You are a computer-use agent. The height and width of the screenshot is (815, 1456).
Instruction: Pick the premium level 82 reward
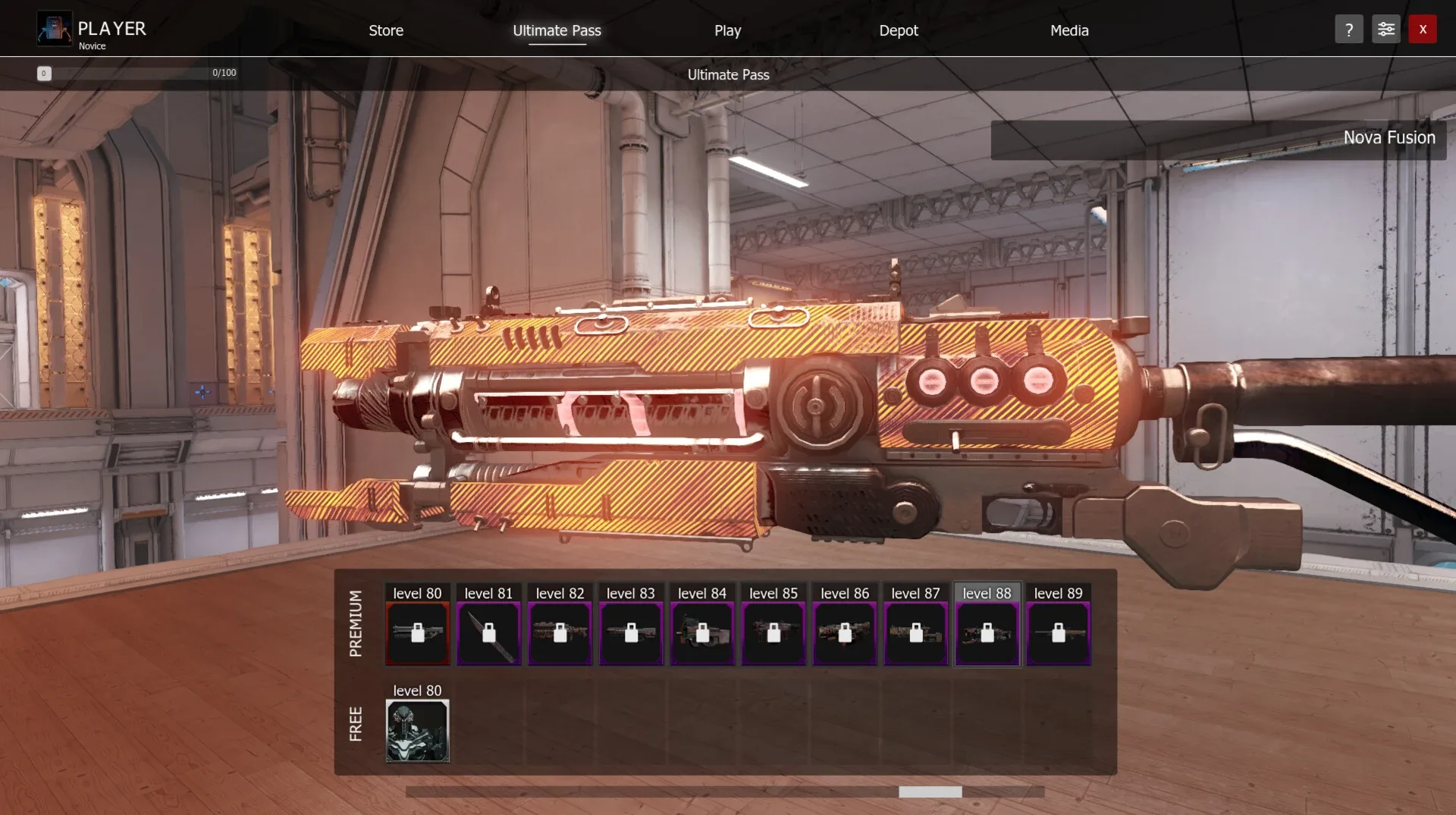tap(560, 633)
